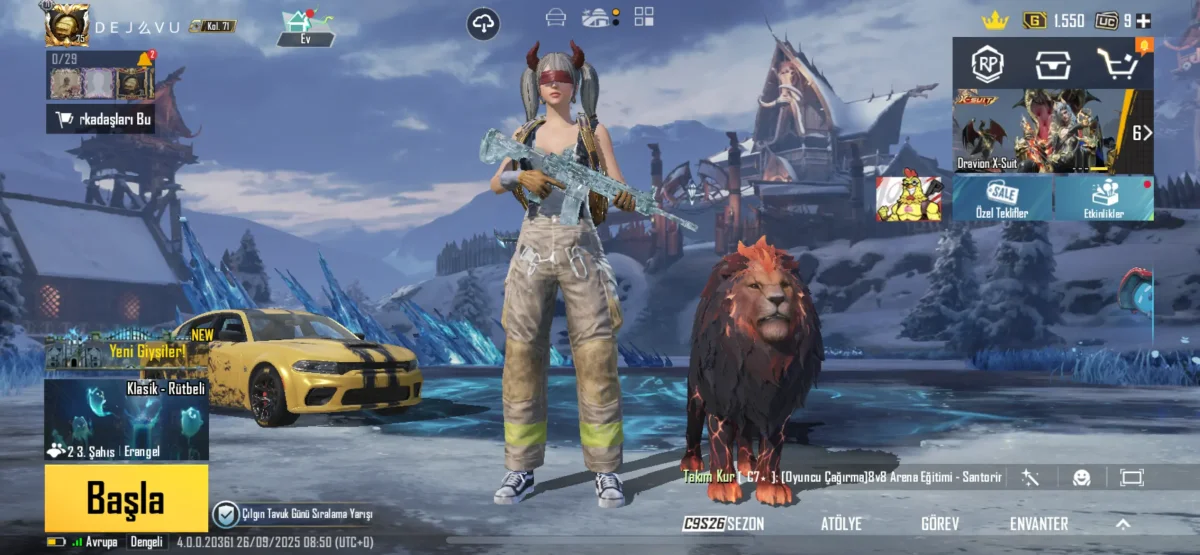This screenshot has height=555, width=1200.
Task: Open the player profile avatar
Action: click(x=67, y=24)
